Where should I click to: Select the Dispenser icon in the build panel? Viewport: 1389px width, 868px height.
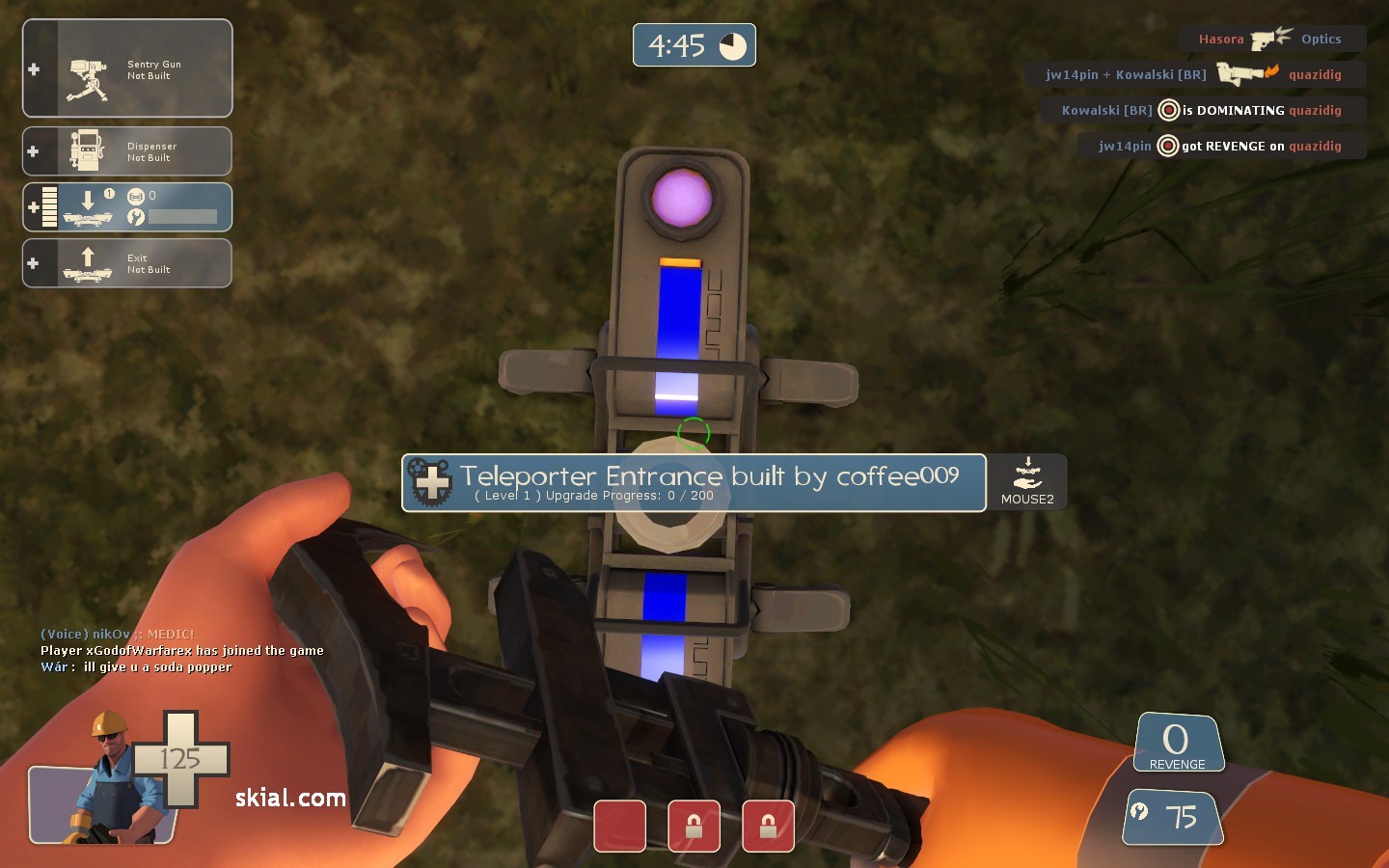tap(87, 149)
